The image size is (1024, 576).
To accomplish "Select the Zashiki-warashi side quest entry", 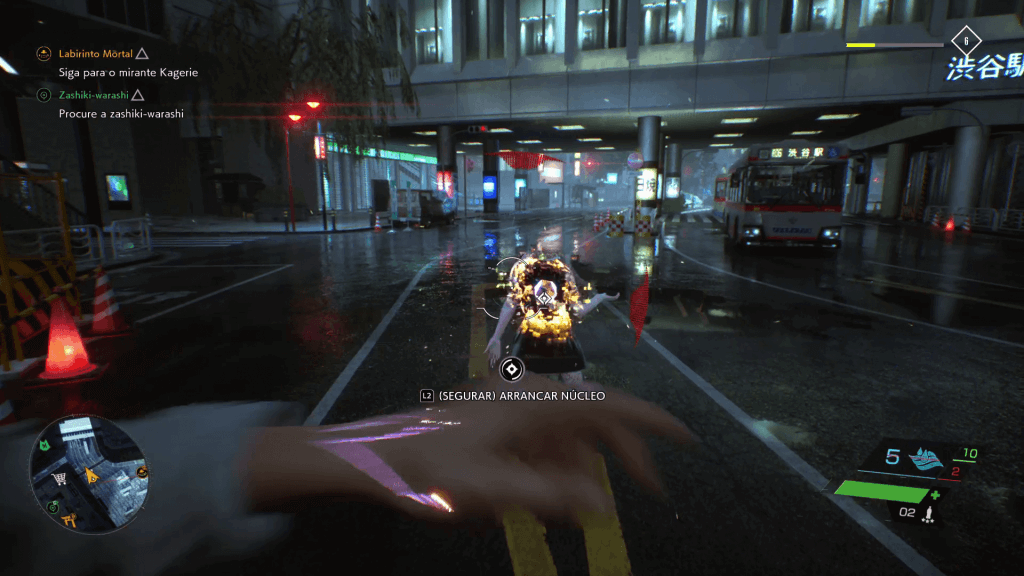I will tap(95, 95).
